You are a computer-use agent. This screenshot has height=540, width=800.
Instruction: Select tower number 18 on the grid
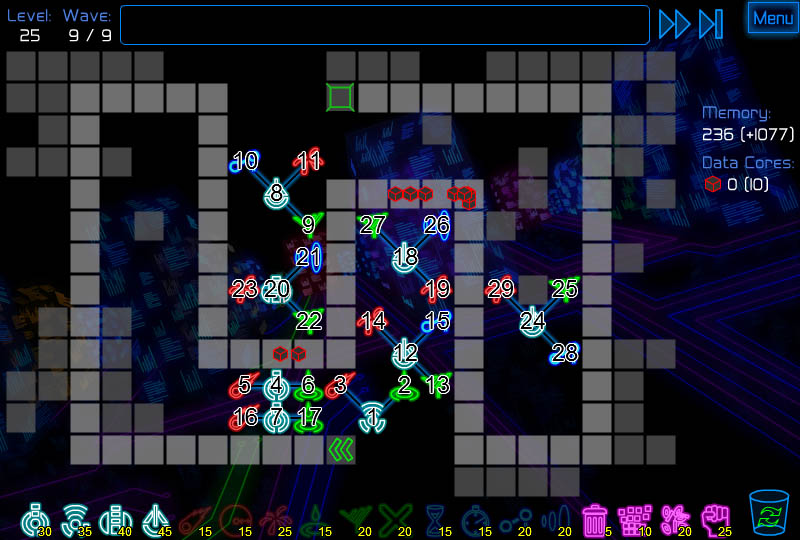pyautogui.click(x=405, y=257)
